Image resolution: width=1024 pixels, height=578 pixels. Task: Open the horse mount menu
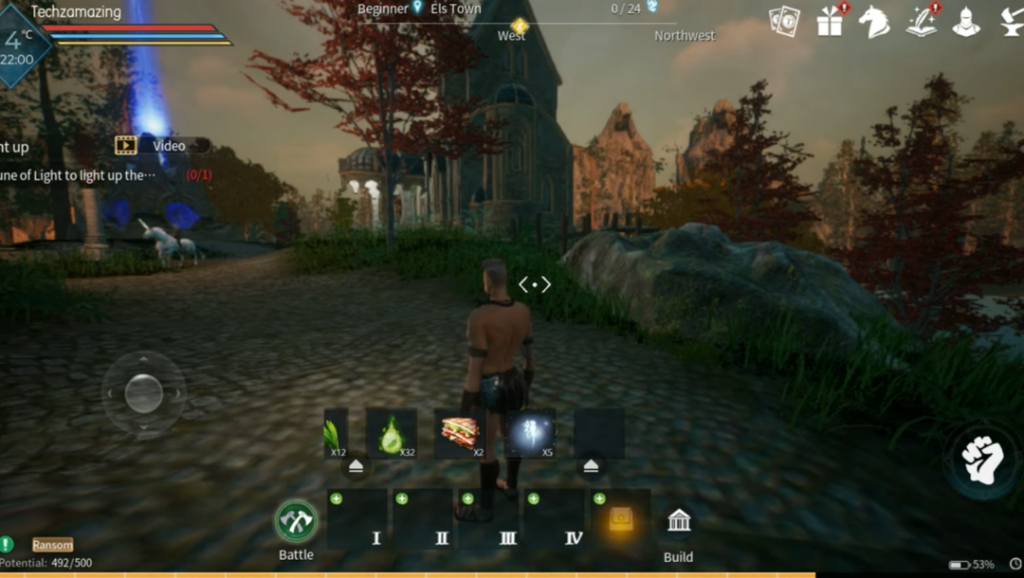click(x=874, y=21)
